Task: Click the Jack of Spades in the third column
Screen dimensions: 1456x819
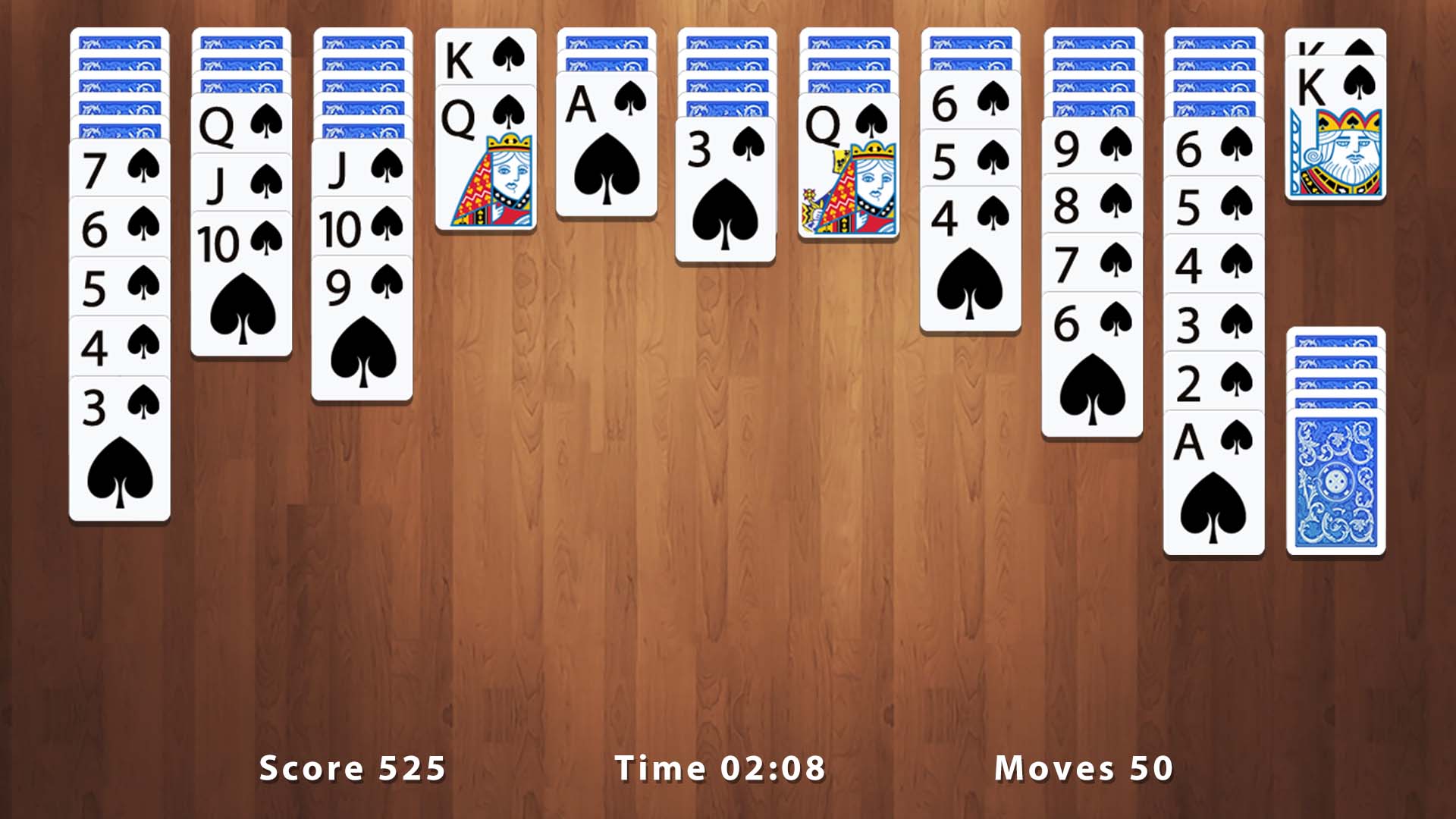Action: tap(362, 163)
